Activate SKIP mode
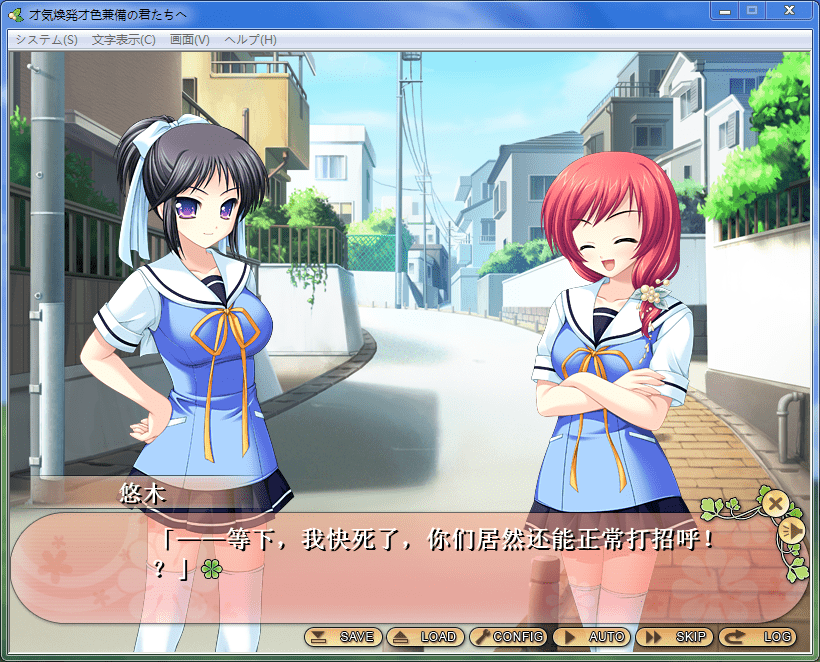Screen dimensions: 820x662 tap(675, 637)
